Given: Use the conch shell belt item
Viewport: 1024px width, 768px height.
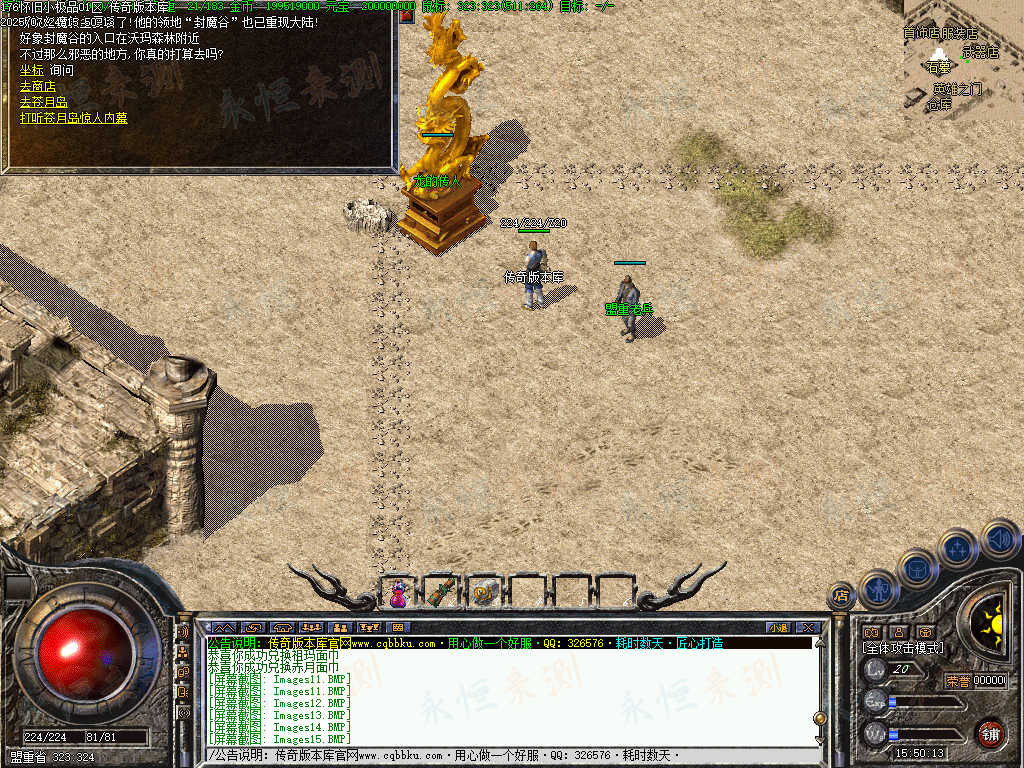Looking at the screenshot, I should pos(484,593).
